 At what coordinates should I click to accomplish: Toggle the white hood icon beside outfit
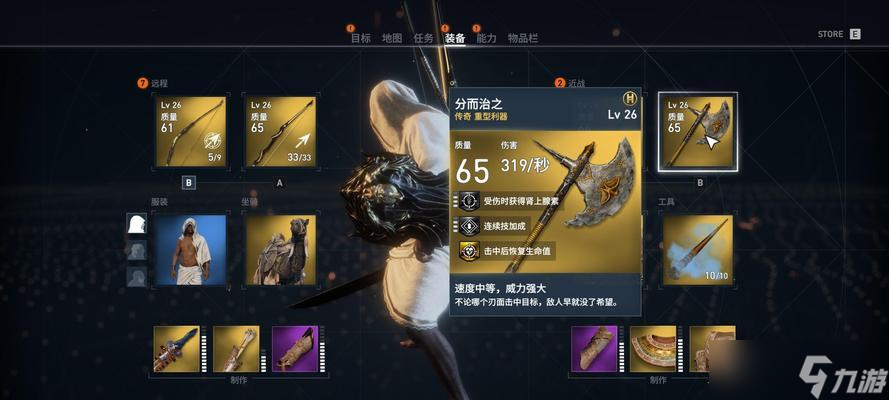coord(136,225)
